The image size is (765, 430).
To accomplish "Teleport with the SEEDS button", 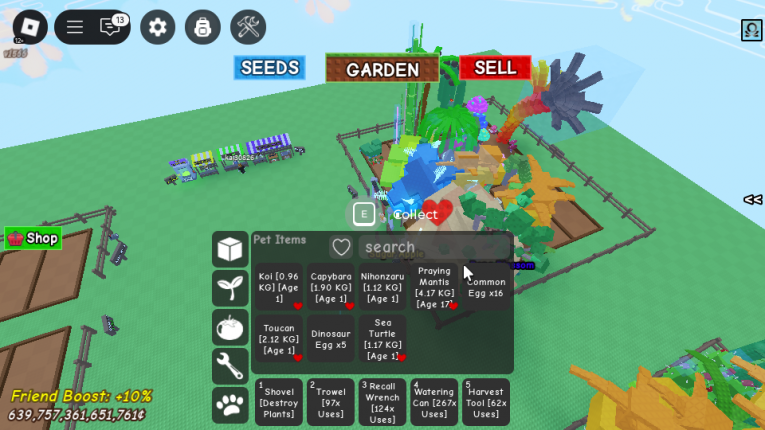I will click(x=269, y=68).
